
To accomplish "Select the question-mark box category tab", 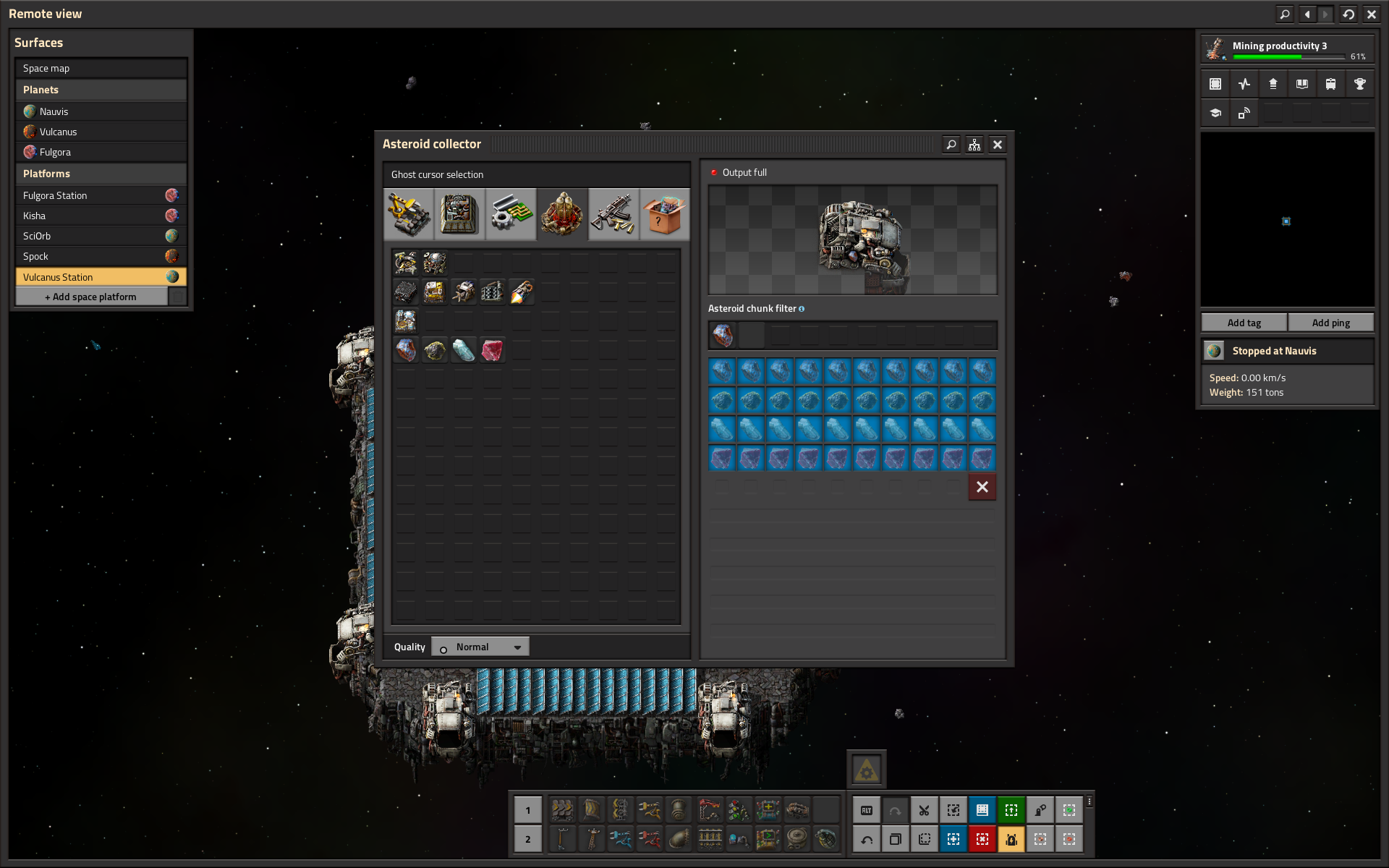I will point(664,213).
